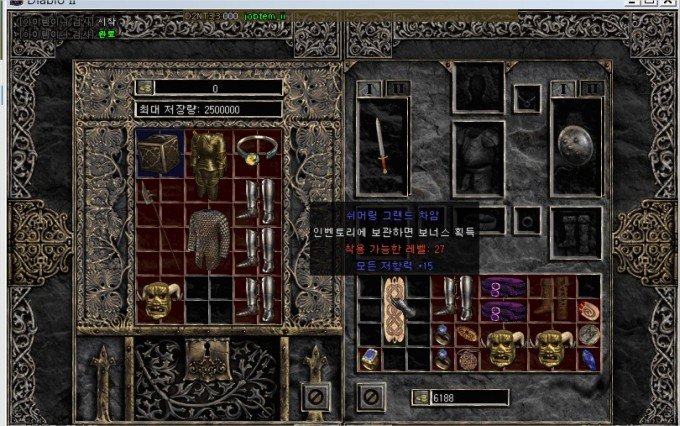Click the inventory gold drop button
This screenshot has height=426, width=680.
click(422, 397)
